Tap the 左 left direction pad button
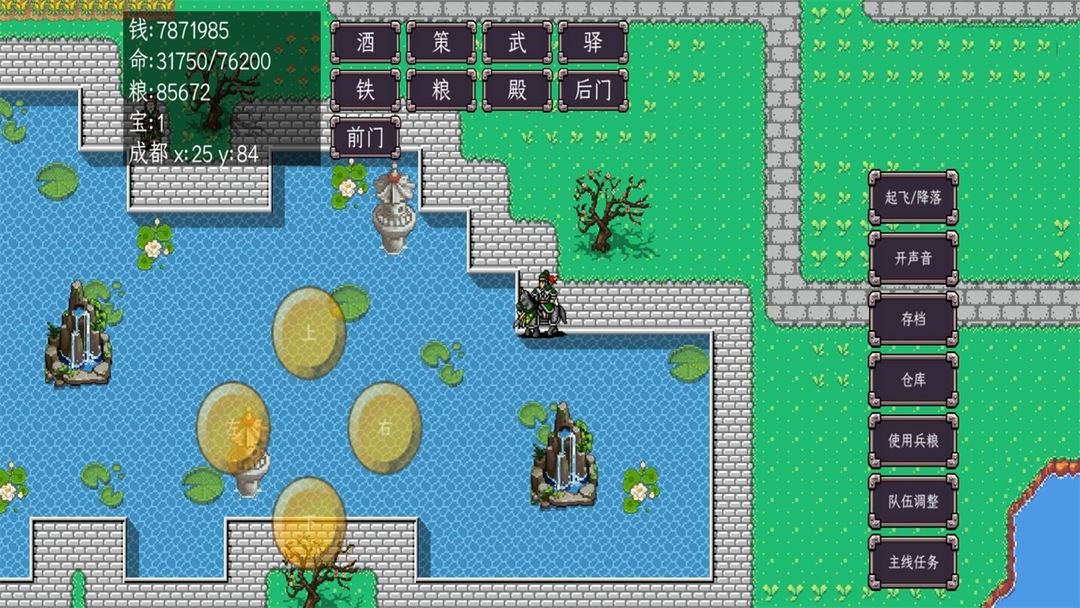This screenshot has width=1080, height=608. click(233, 428)
